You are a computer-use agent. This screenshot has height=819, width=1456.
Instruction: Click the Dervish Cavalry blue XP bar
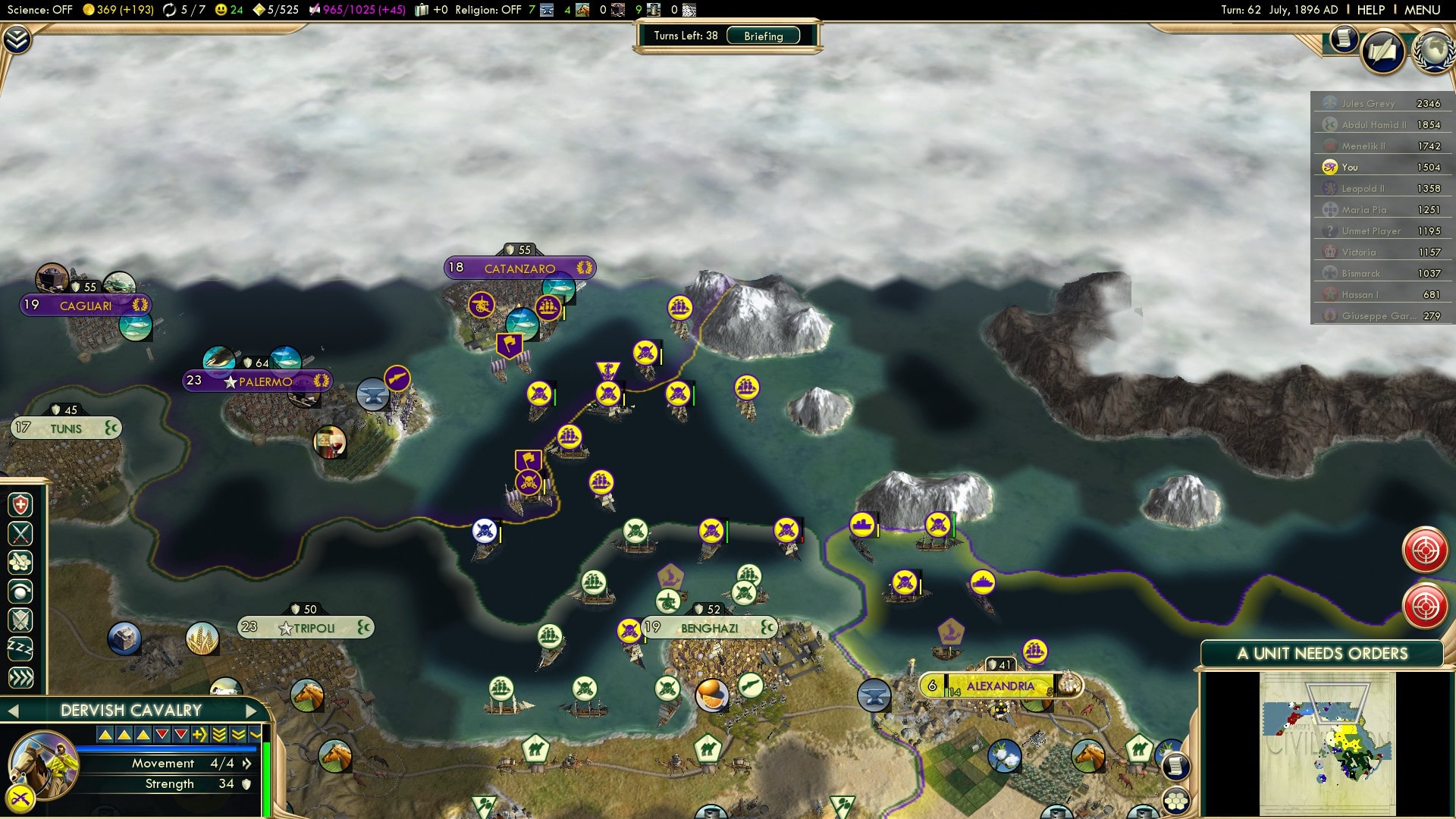click(167, 749)
